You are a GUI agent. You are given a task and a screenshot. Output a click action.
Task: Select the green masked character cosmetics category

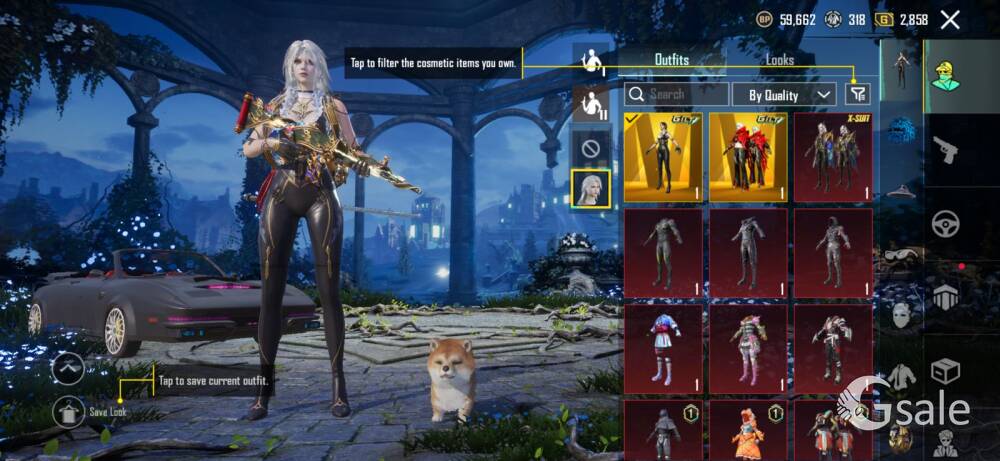click(x=945, y=73)
